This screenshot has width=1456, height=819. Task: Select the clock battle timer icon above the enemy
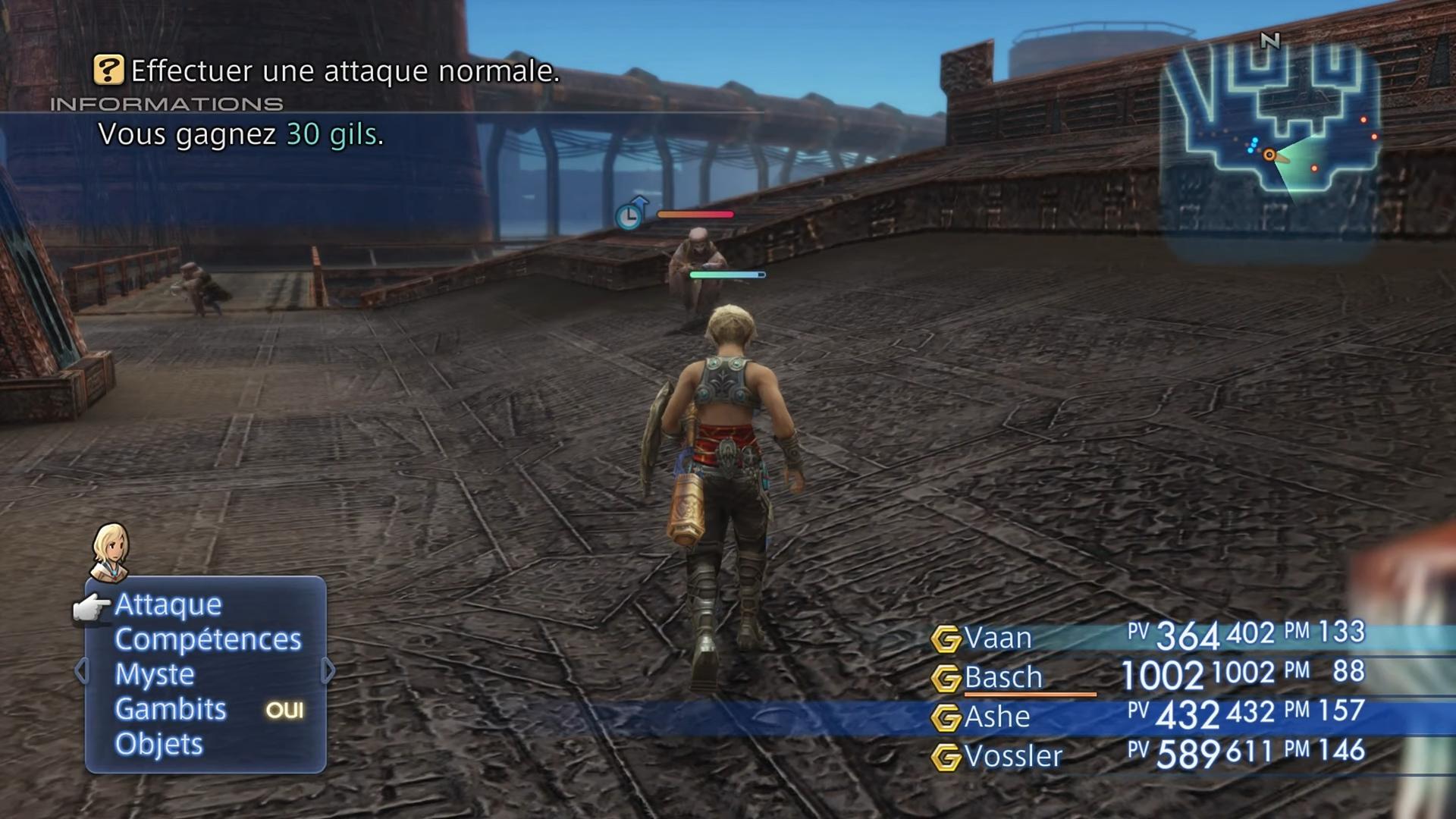(629, 215)
